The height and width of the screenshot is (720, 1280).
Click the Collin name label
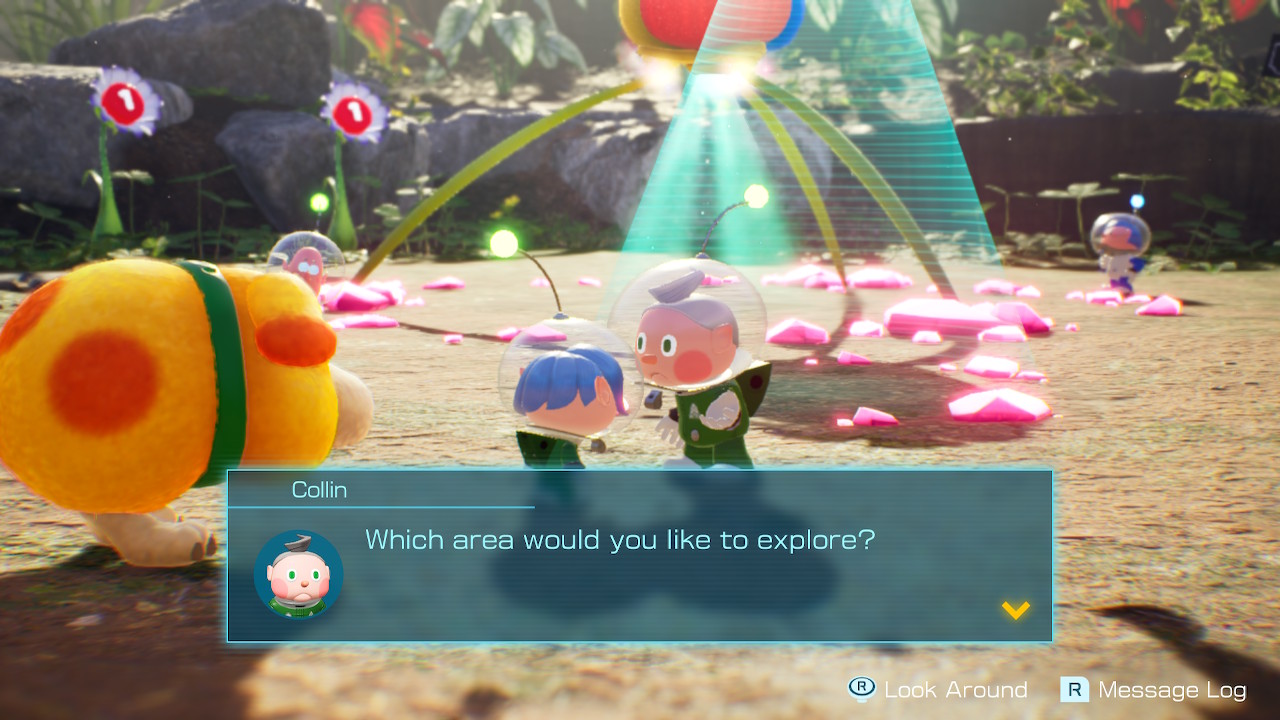[x=322, y=489]
